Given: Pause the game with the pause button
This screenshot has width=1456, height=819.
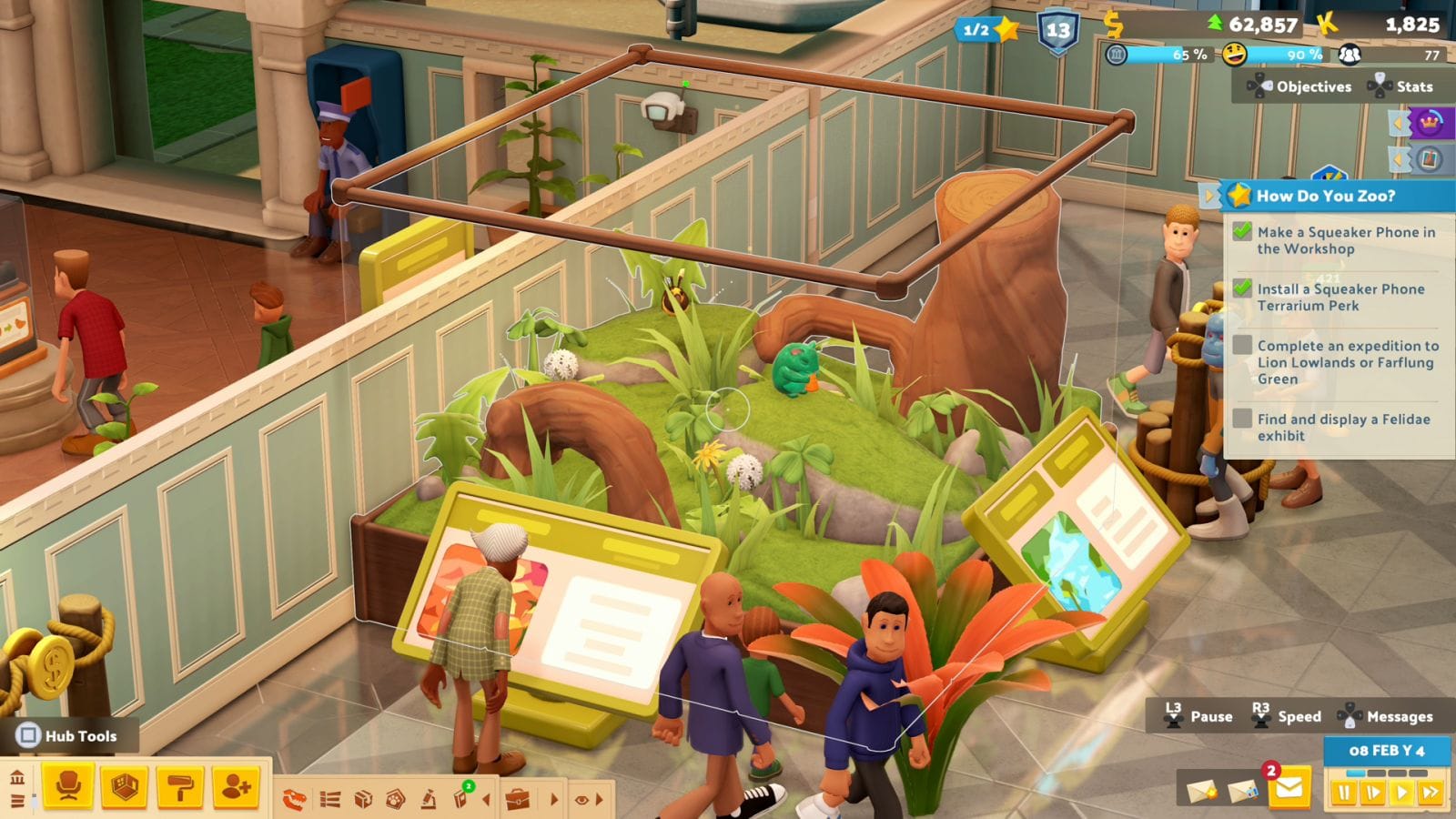Looking at the screenshot, I should click(1344, 793).
